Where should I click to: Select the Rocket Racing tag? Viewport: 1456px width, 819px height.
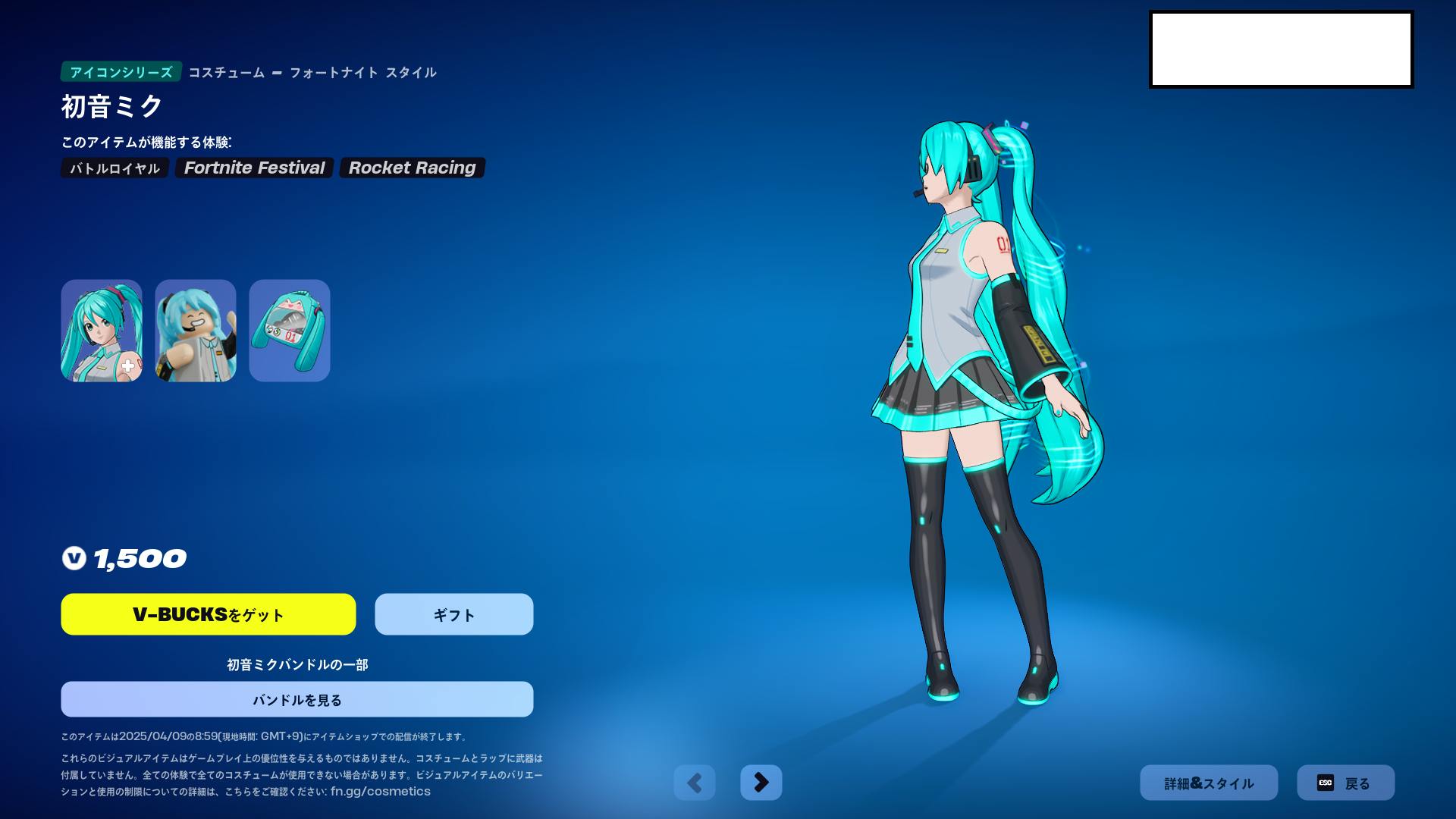pos(412,168)
